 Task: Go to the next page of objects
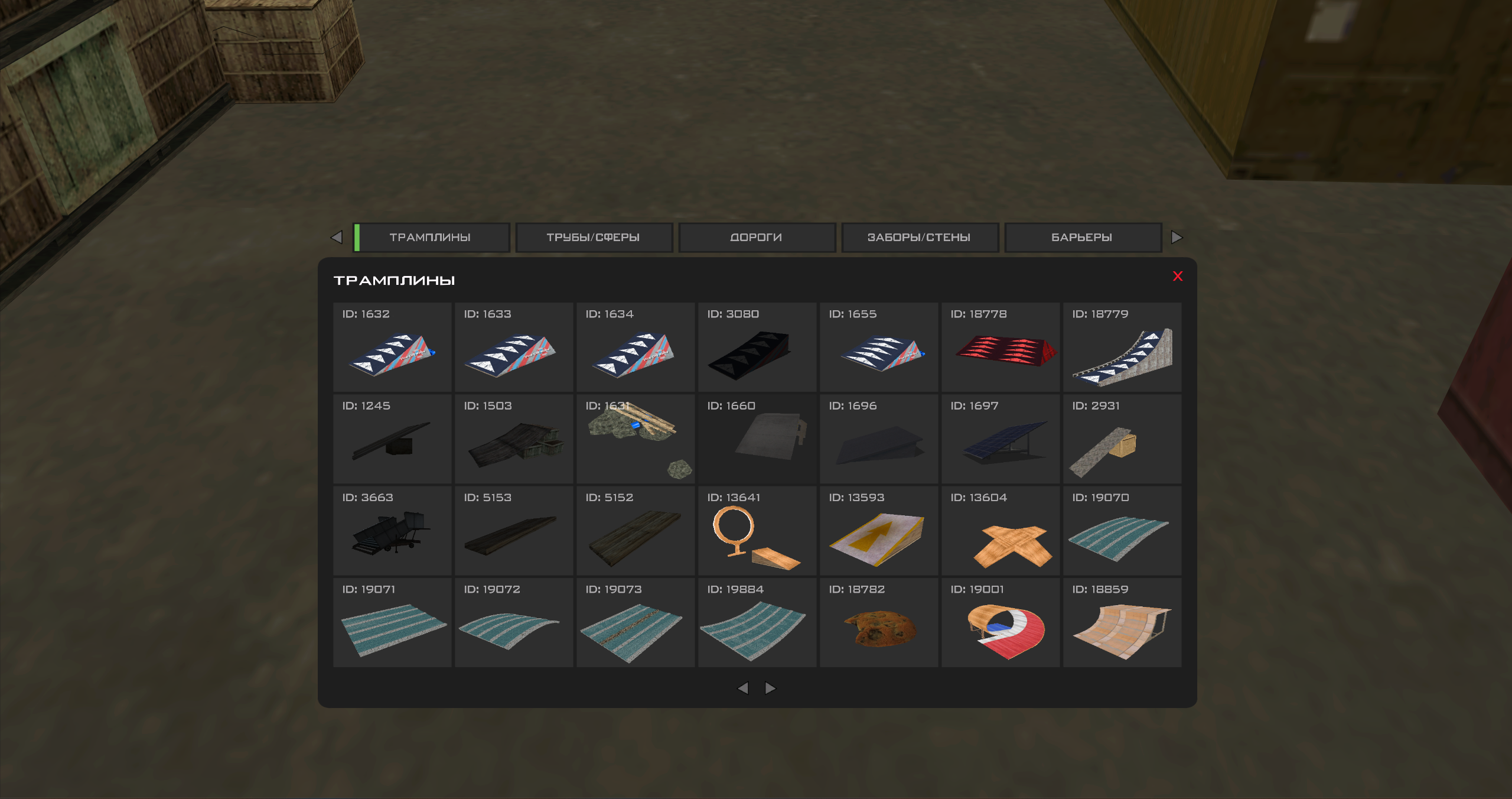click(x=769, y=688)
